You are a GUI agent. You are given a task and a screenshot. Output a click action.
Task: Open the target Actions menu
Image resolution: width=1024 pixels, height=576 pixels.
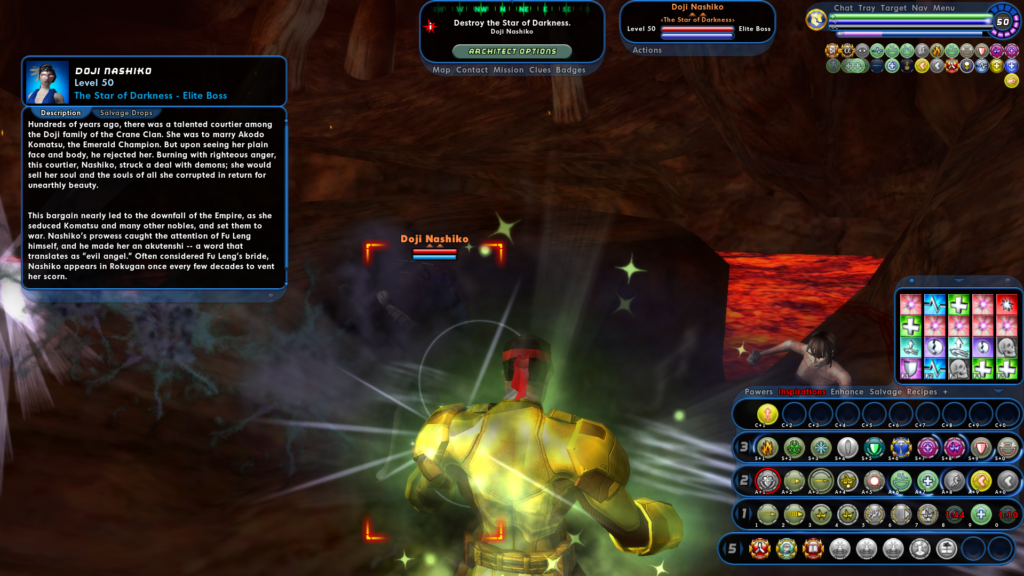pyautogui.click(x=647, y=50)
